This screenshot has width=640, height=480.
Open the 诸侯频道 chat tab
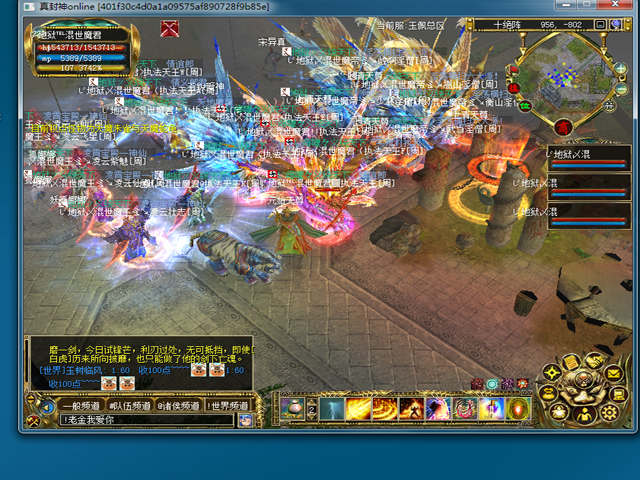[180, 406]
